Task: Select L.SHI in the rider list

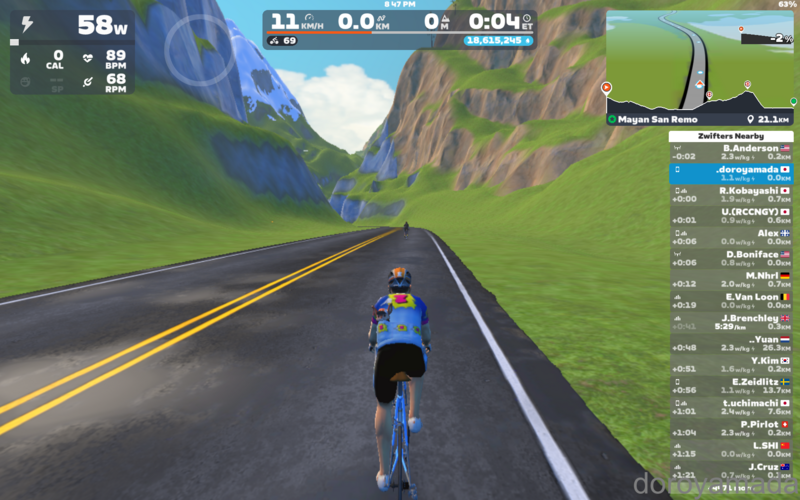Action: [731, 449]
